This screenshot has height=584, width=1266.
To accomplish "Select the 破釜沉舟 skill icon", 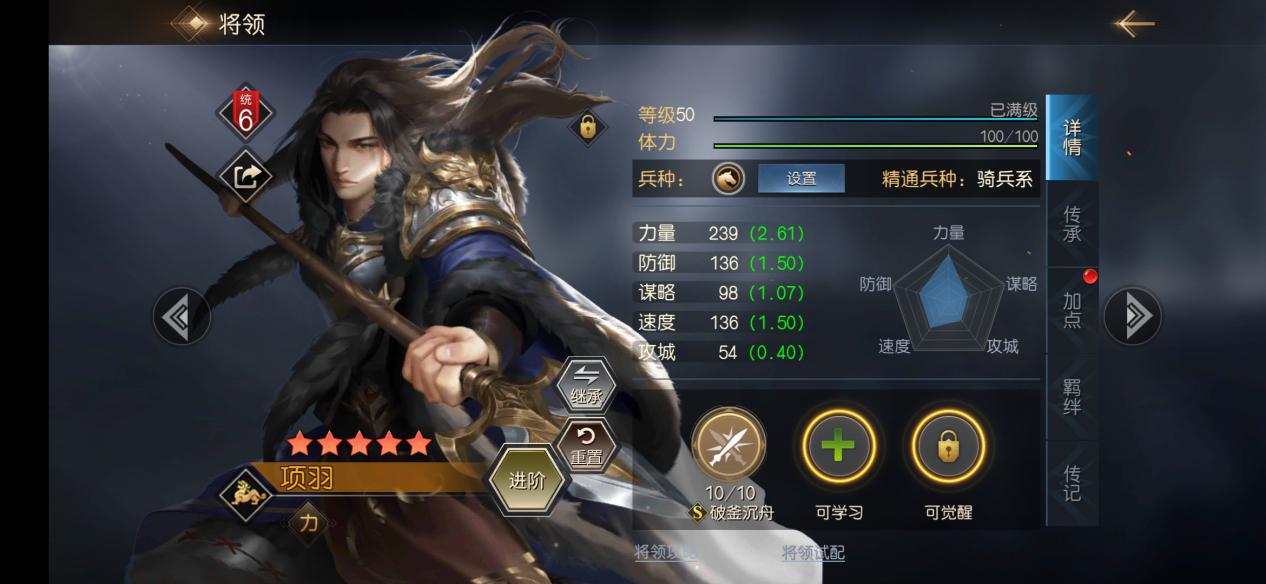I will point(729,445).
